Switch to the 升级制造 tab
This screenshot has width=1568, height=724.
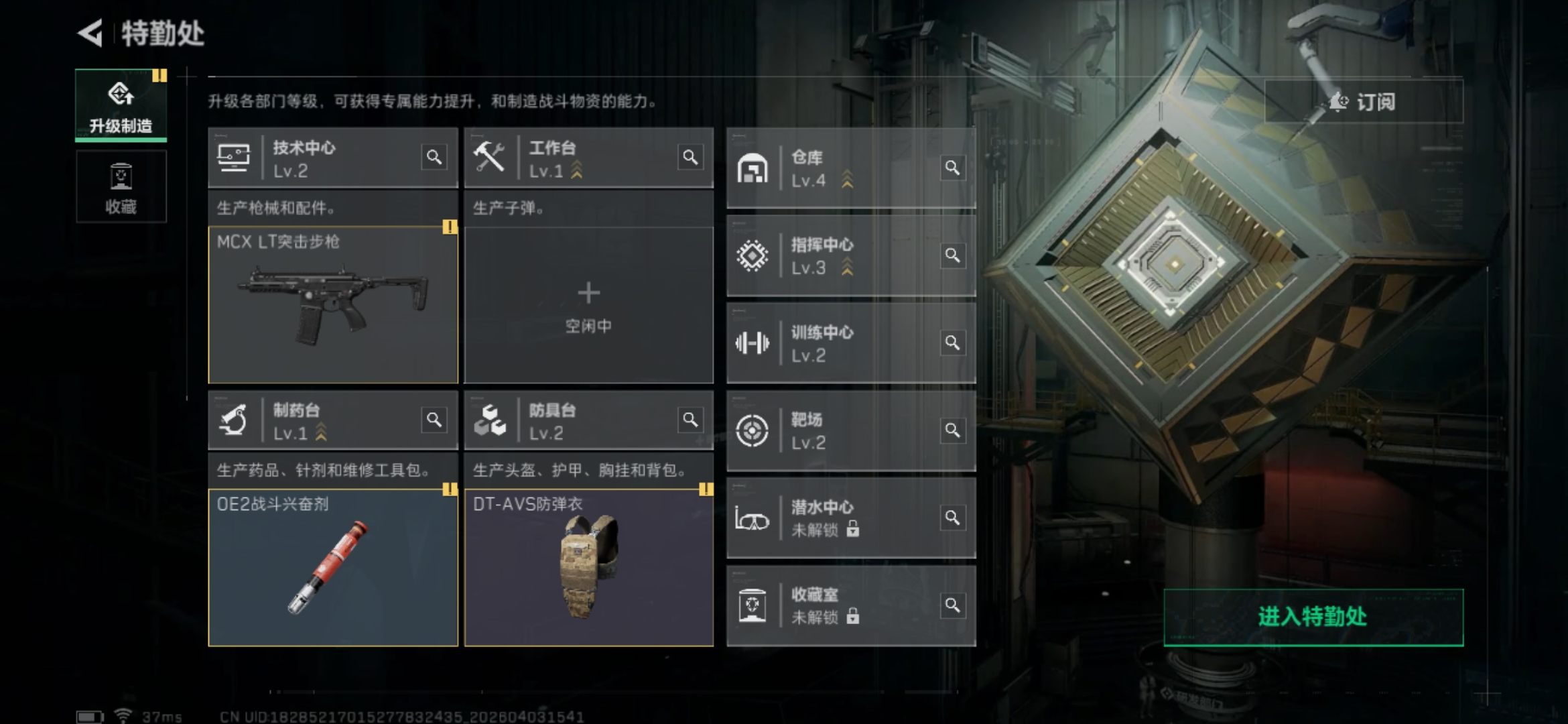point(121,106)
